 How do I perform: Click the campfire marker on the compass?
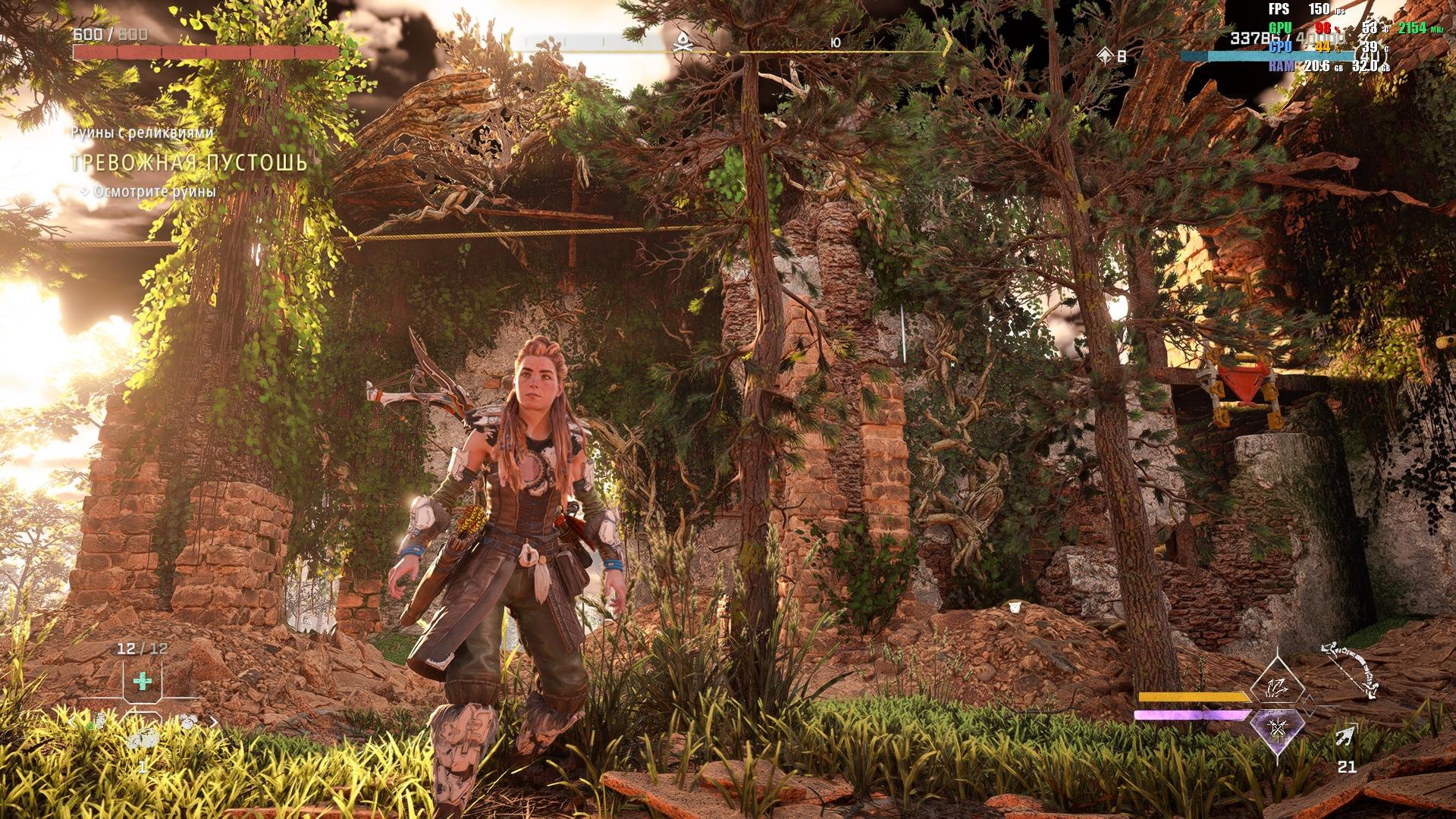(x=680, y=44)
